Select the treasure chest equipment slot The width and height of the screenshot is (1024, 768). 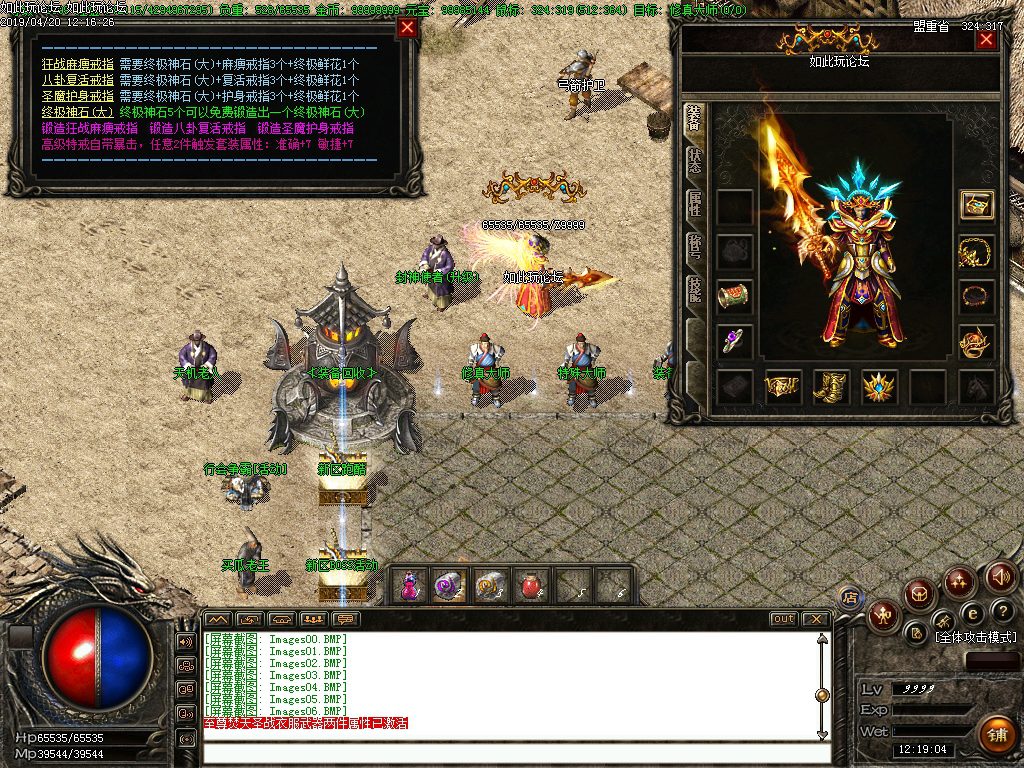(976, 204)
